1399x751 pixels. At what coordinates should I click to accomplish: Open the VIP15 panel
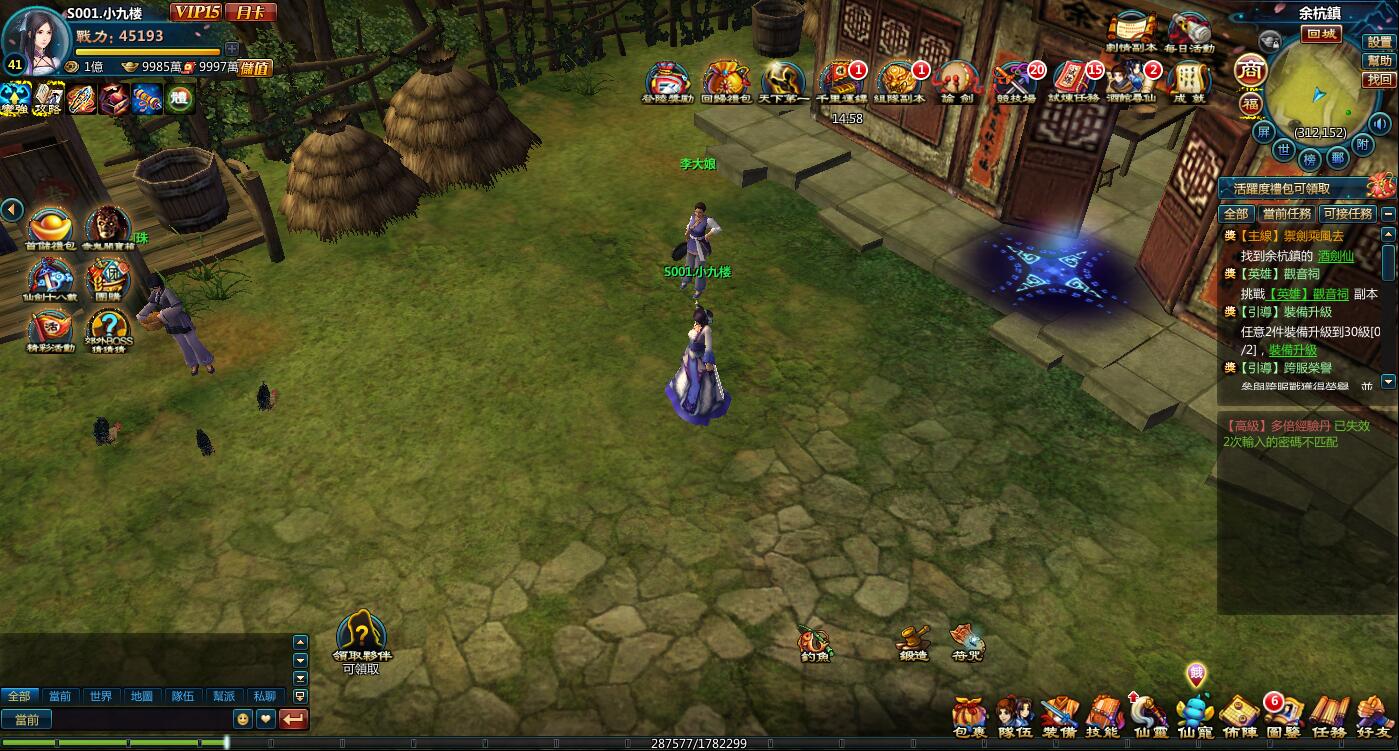click(195, 12)
